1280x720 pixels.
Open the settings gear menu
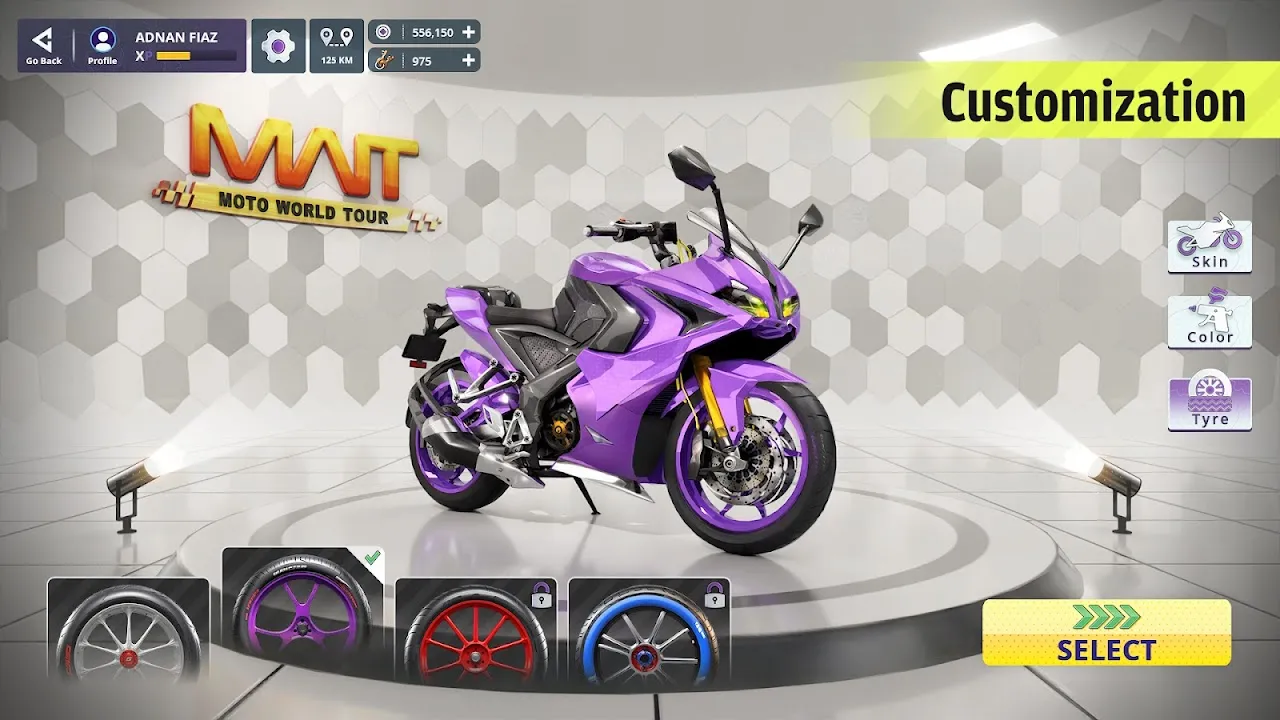pyautogui.click(x=277, y=45)
